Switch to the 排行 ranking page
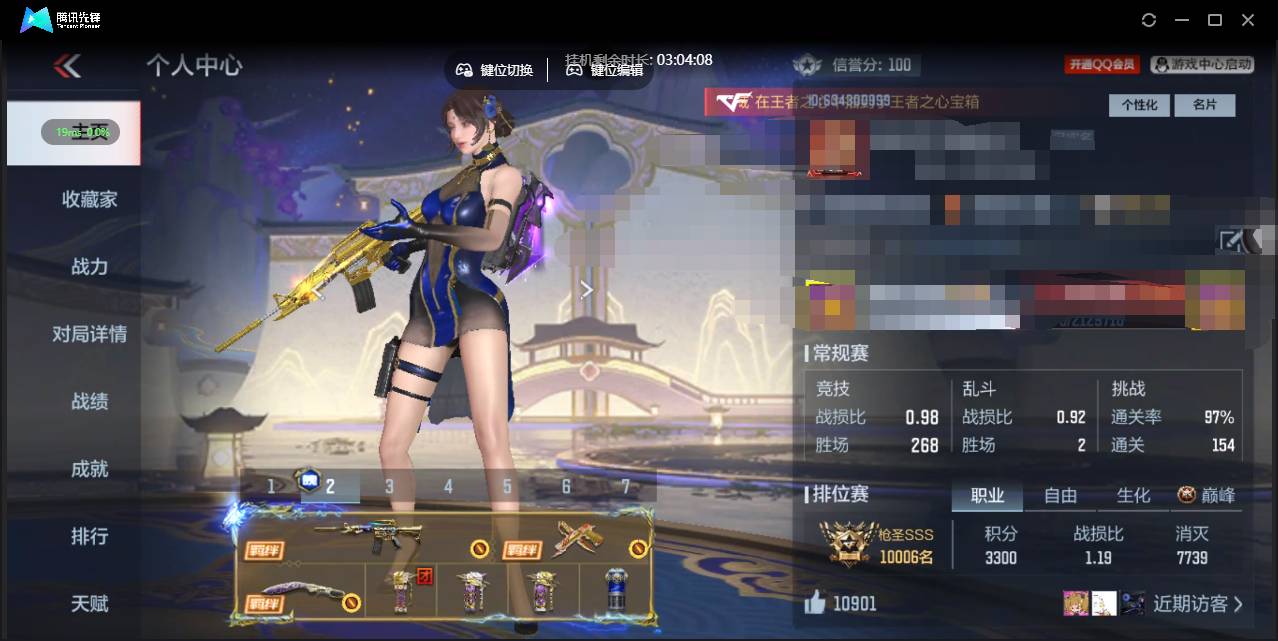This screenshot has width=1278, height=641. pyautogui.click(x=89, y=536)
